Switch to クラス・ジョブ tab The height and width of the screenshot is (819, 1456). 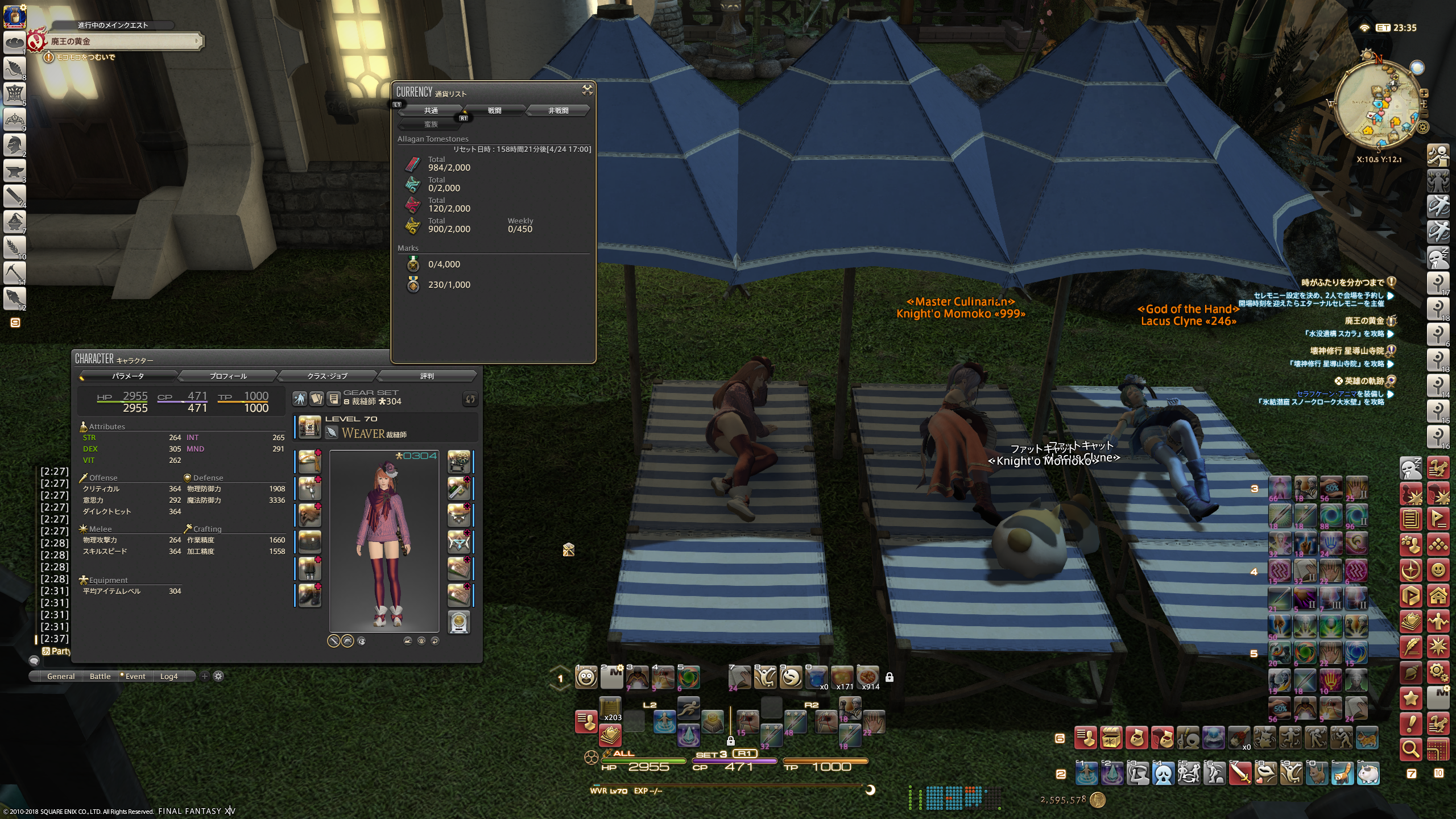[x=327, y=376]
